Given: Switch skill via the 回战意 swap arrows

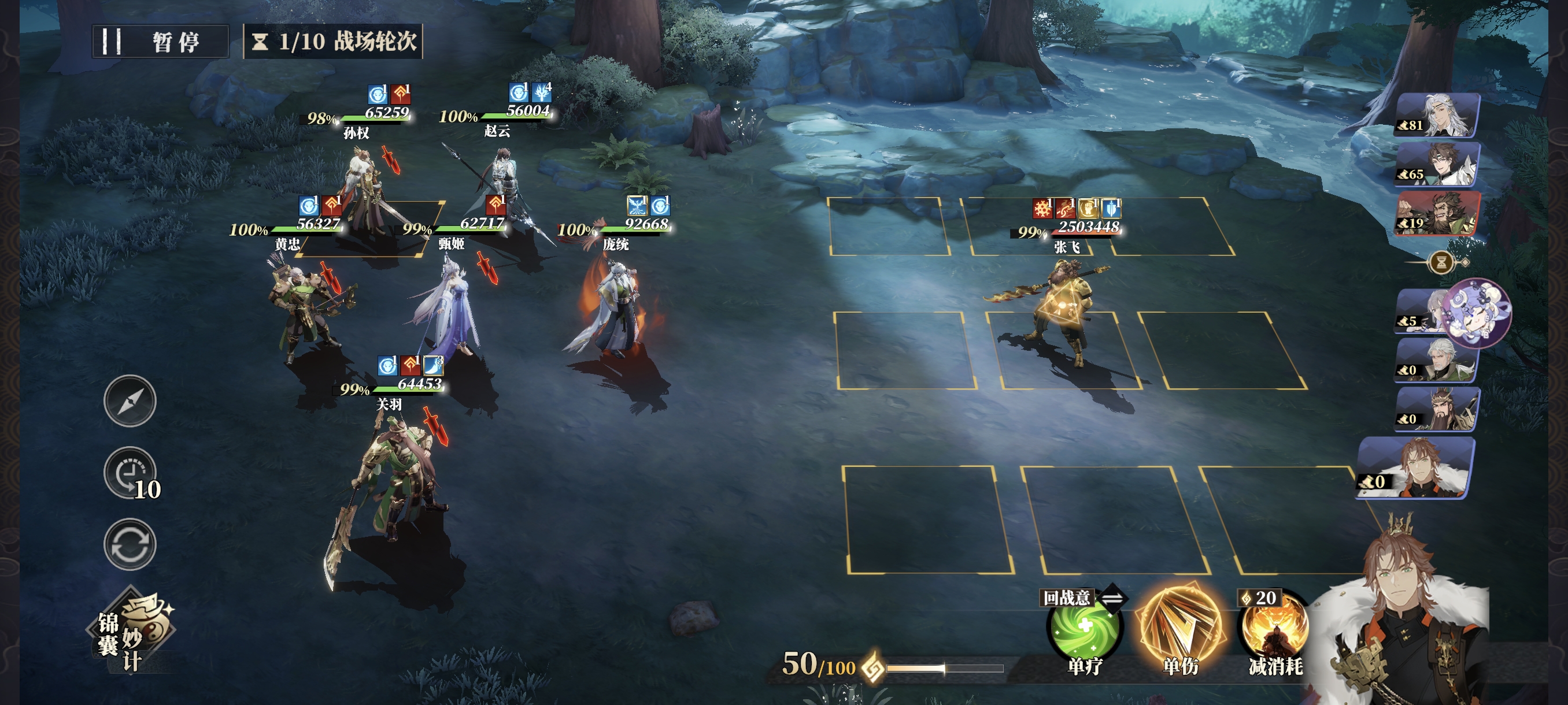Looking at the screenshot, I should pos(1113,599).
